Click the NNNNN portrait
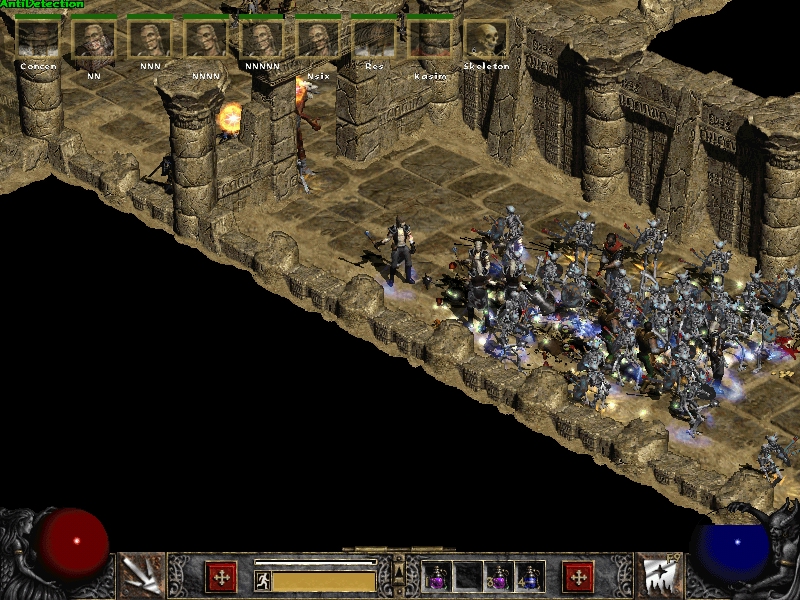The image size is (800, 600). tap(262, 39)
